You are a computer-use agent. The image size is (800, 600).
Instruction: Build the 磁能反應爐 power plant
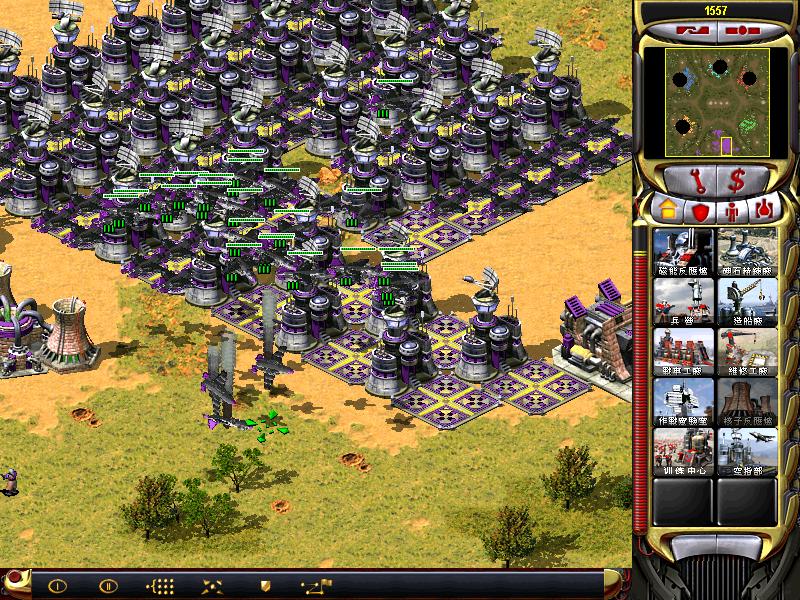pos(682,251)
